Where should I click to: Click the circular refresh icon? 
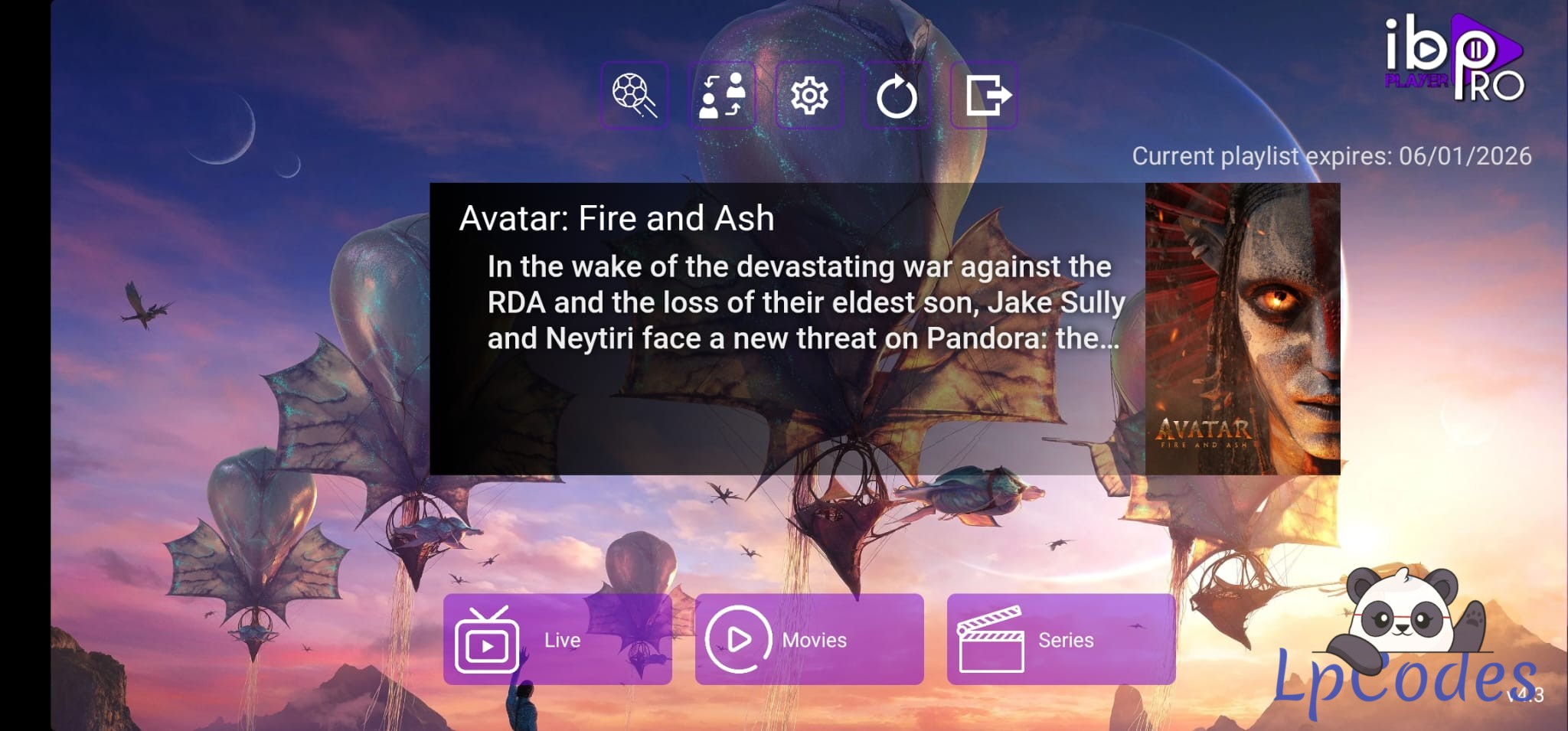897,96
